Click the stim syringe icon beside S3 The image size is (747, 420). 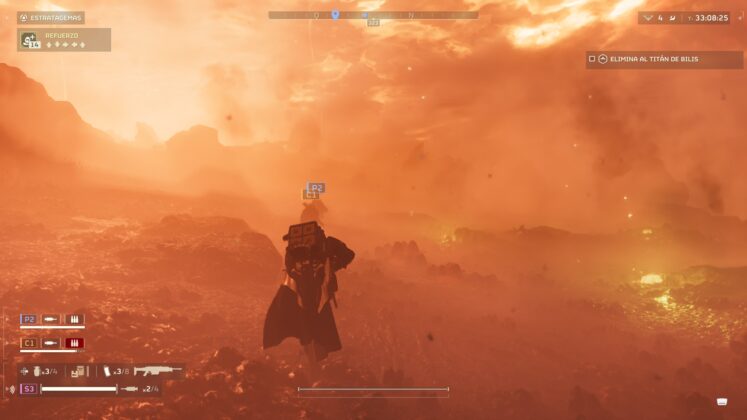click(x=130, y=388)
